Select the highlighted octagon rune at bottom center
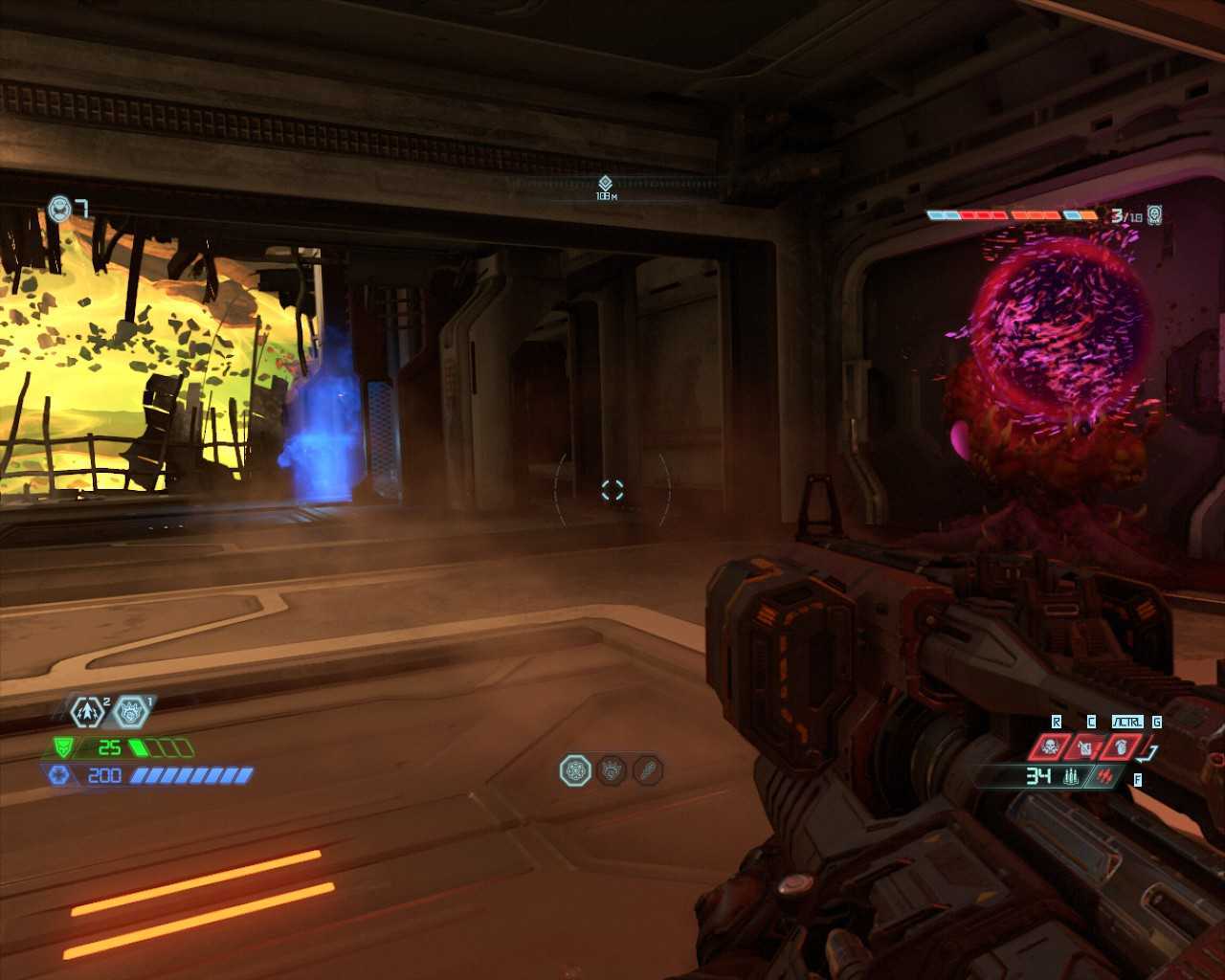Viewport: 1225px width, 980px height. 575,770
